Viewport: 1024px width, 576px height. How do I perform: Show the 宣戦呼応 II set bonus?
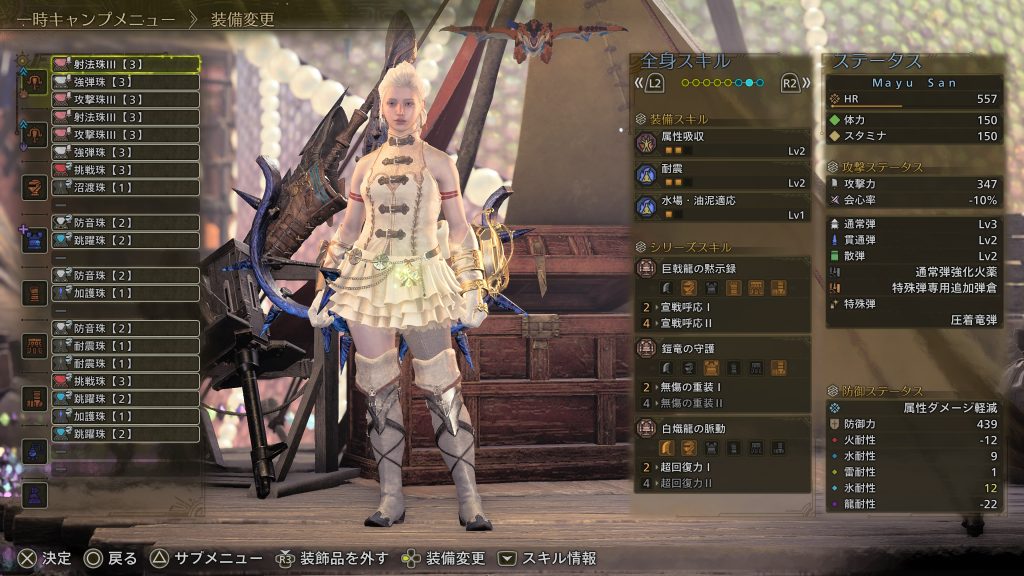point(722,324)
